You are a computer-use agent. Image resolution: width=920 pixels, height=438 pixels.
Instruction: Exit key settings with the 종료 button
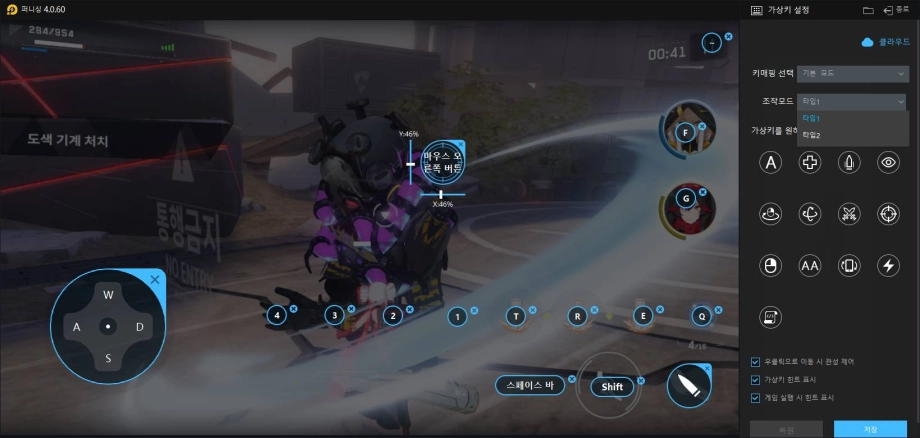pos(895,10)
